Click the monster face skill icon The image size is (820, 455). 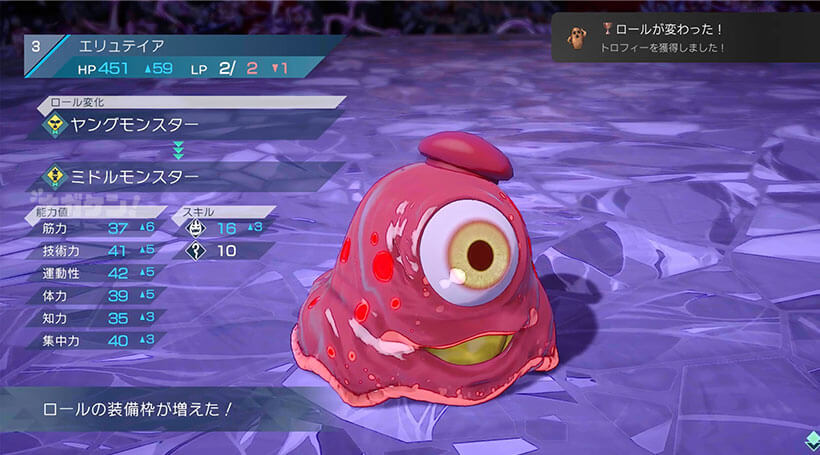click(x=196, y=228)
